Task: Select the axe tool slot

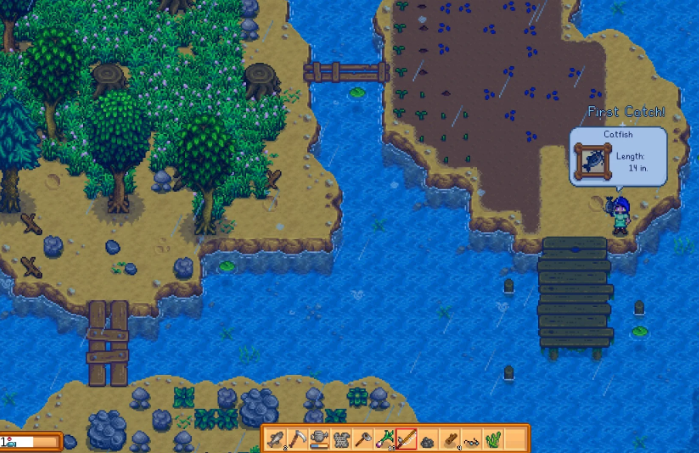Action: [x=363, y=439]
